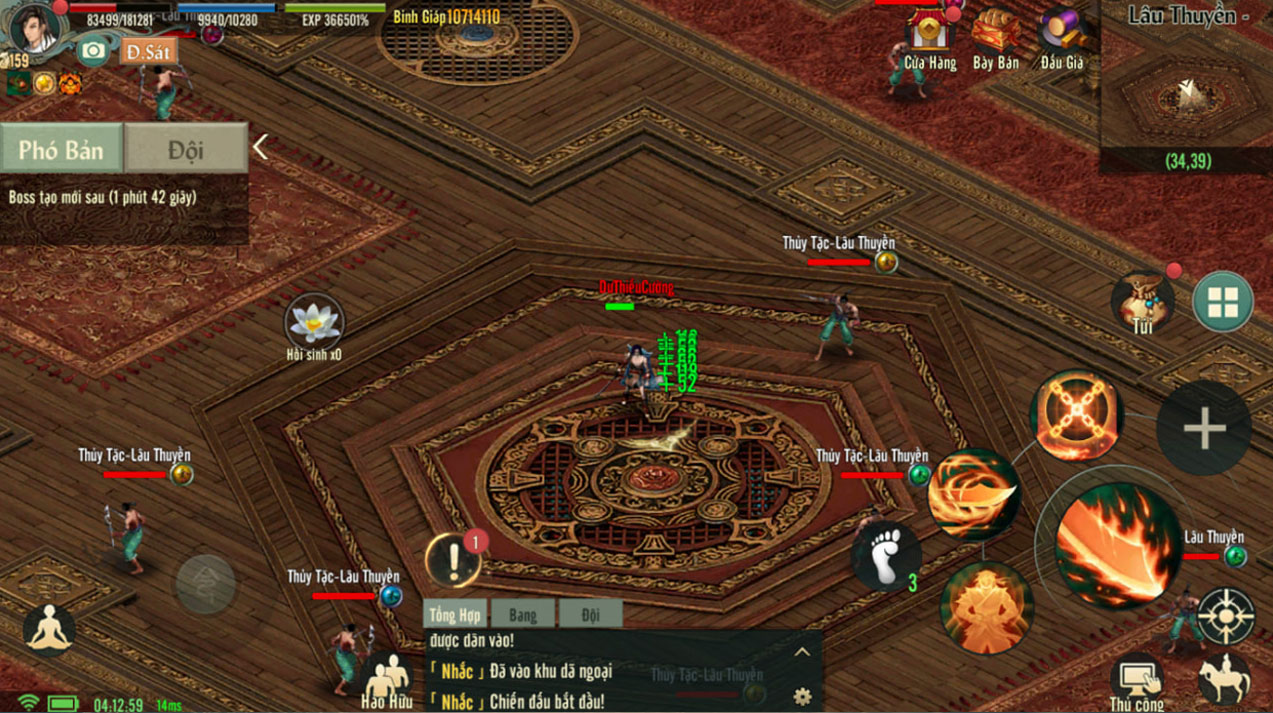Image resolution: width=1273 pixels, height=713 pixels.
Task: Tap the camera screenshot button
Action: (93, 50)
